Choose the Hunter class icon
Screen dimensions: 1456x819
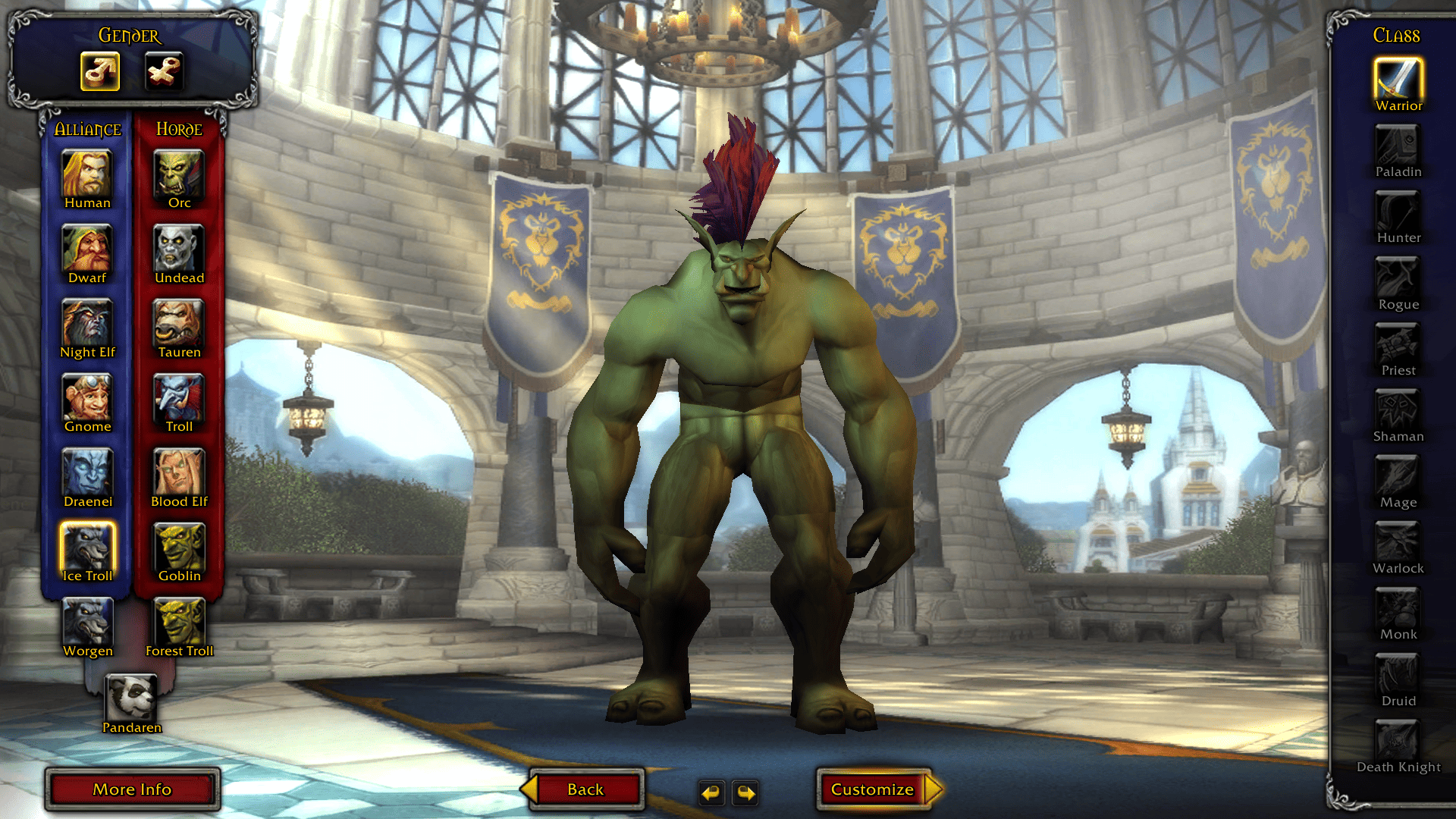(1398, 212)
